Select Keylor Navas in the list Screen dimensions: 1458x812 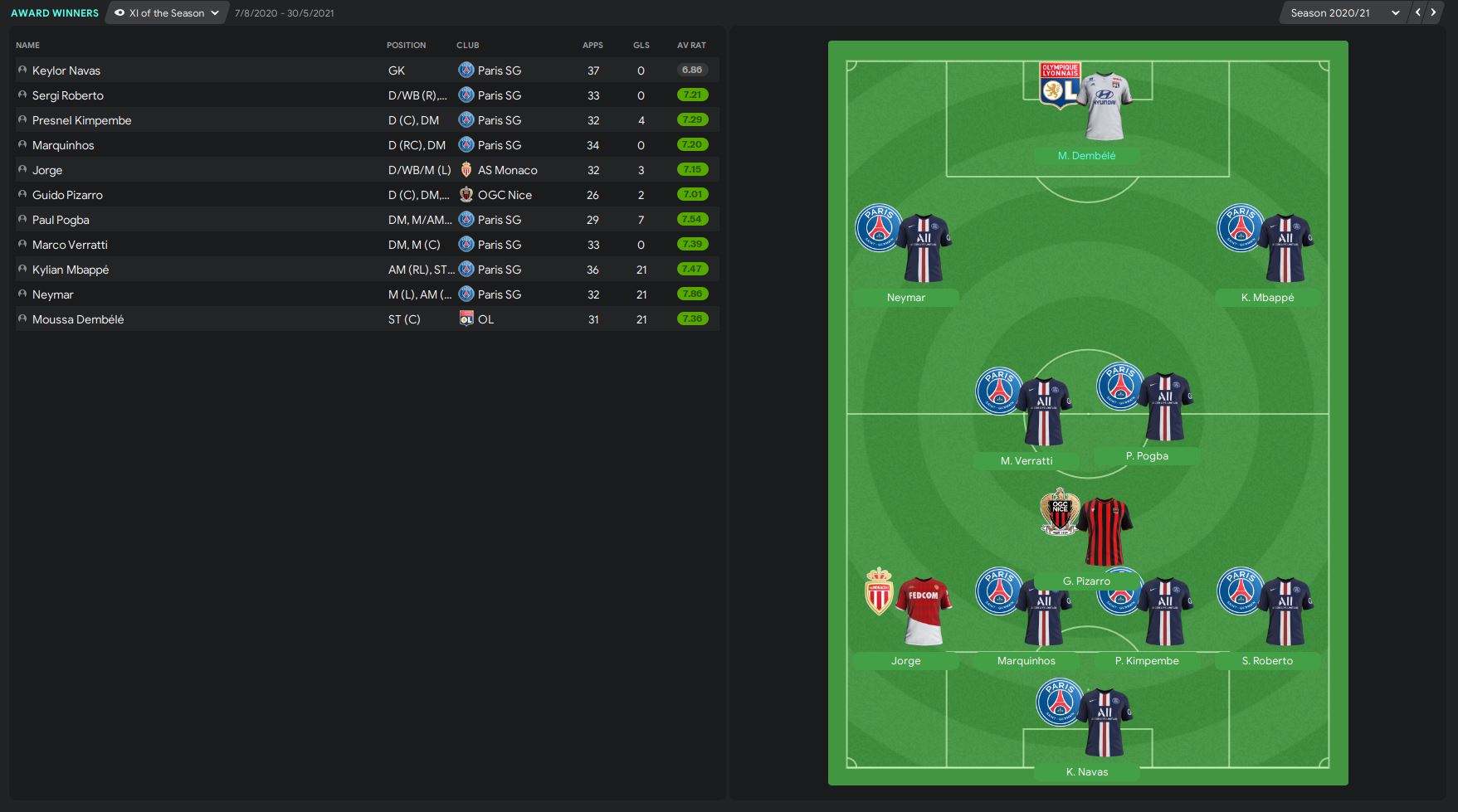66,71
